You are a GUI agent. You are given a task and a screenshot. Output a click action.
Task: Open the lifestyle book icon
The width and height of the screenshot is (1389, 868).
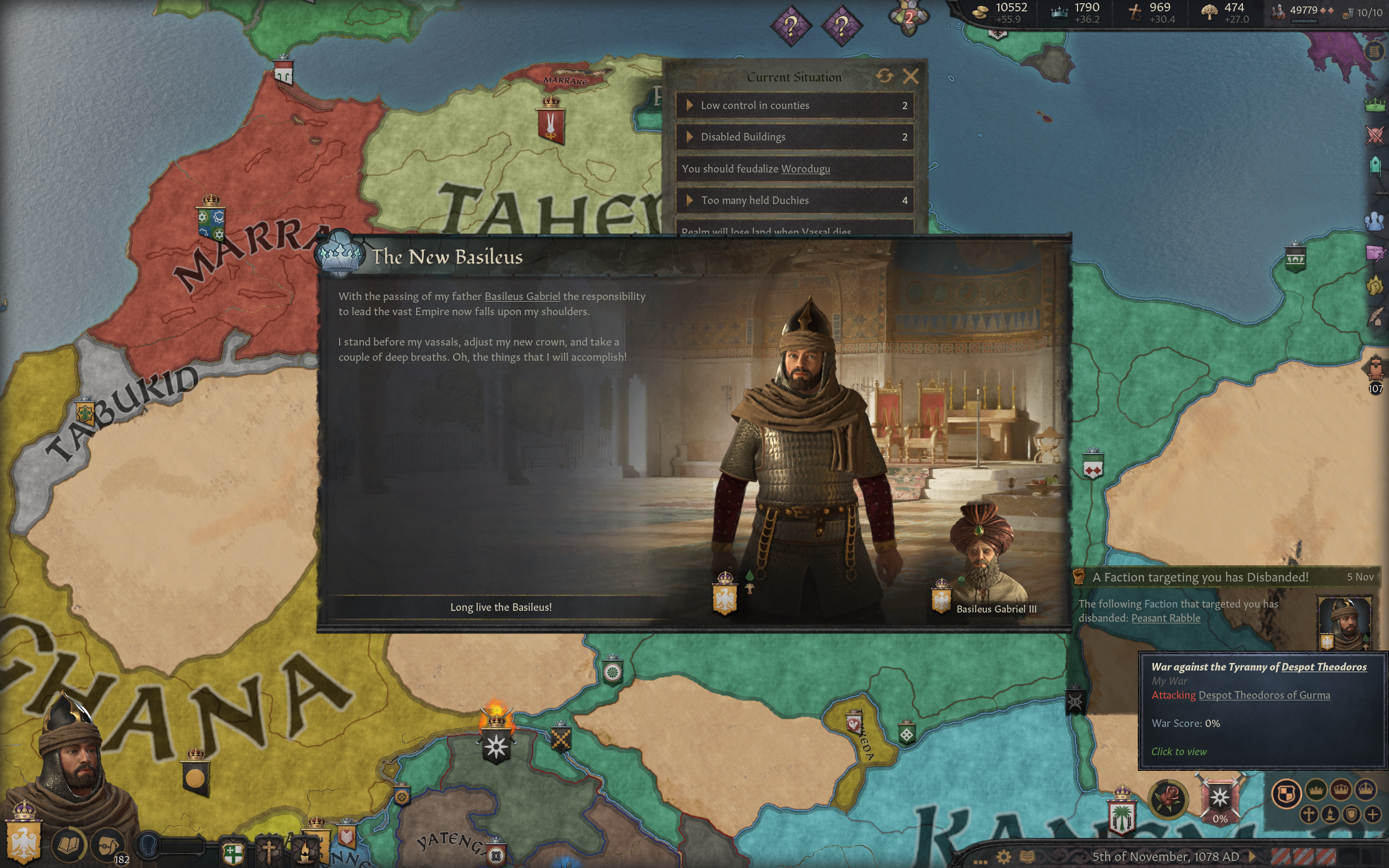tap(69, 844)
